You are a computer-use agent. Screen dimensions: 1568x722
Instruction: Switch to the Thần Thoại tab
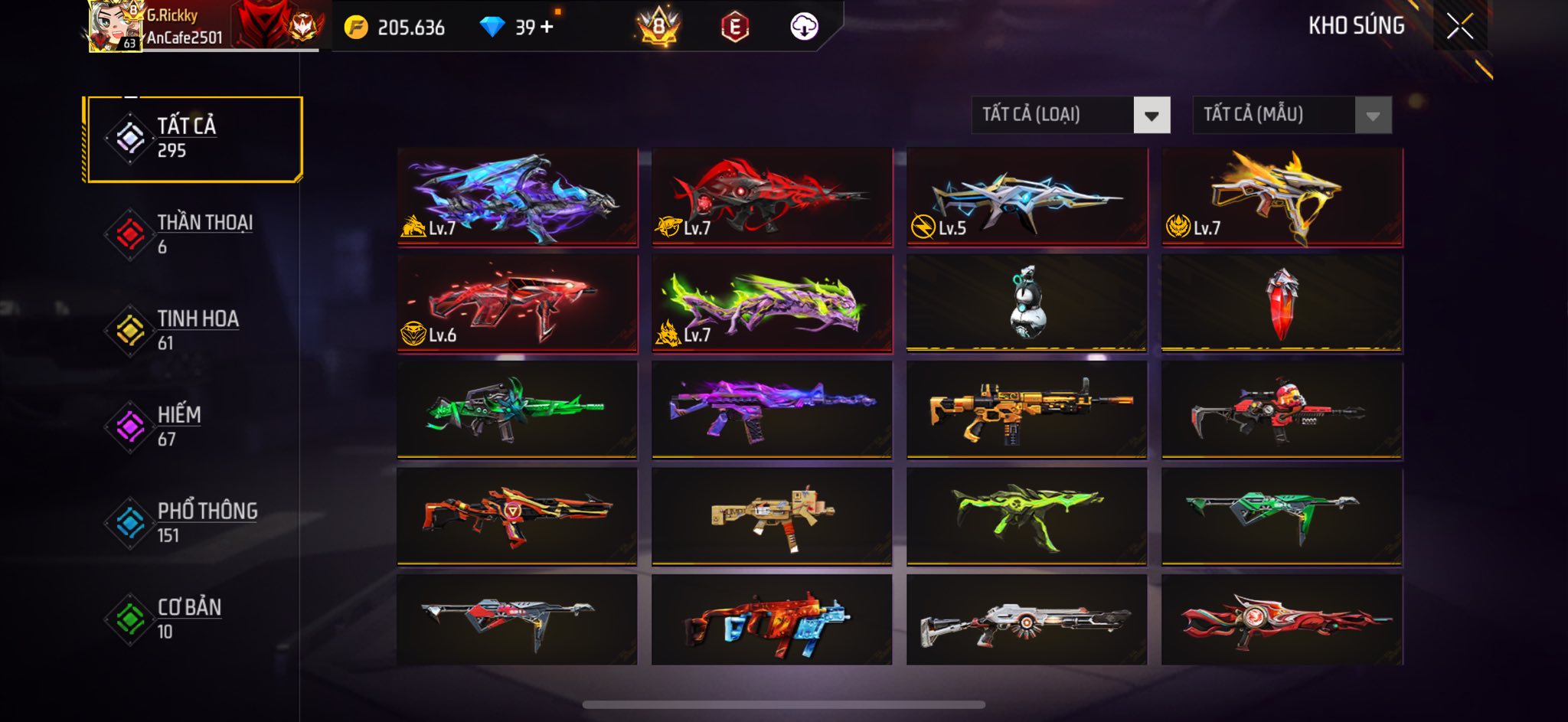point(194,234)
